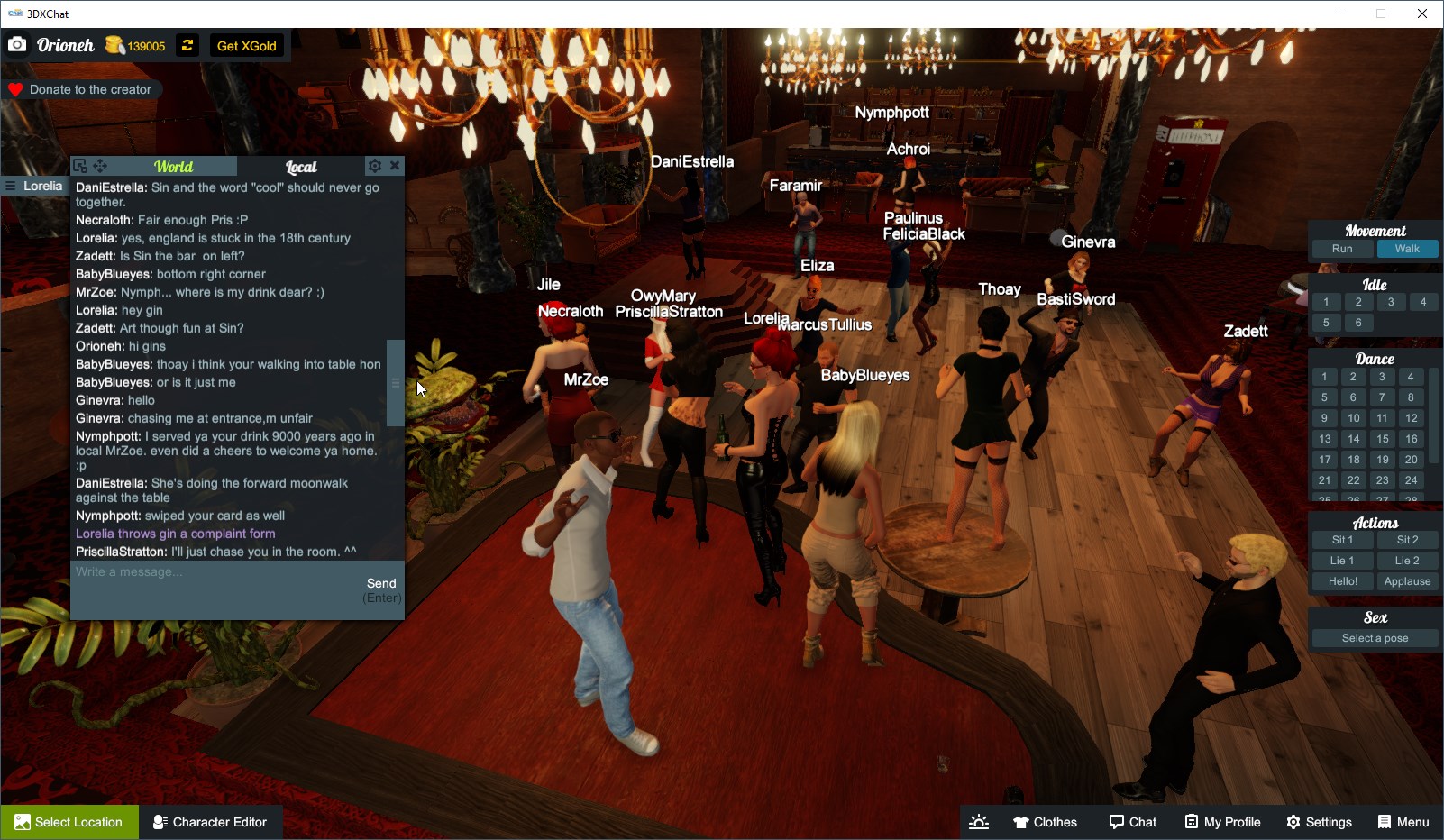Open Clothes from the bottom bar
1444x840 pixels.
1045,821
